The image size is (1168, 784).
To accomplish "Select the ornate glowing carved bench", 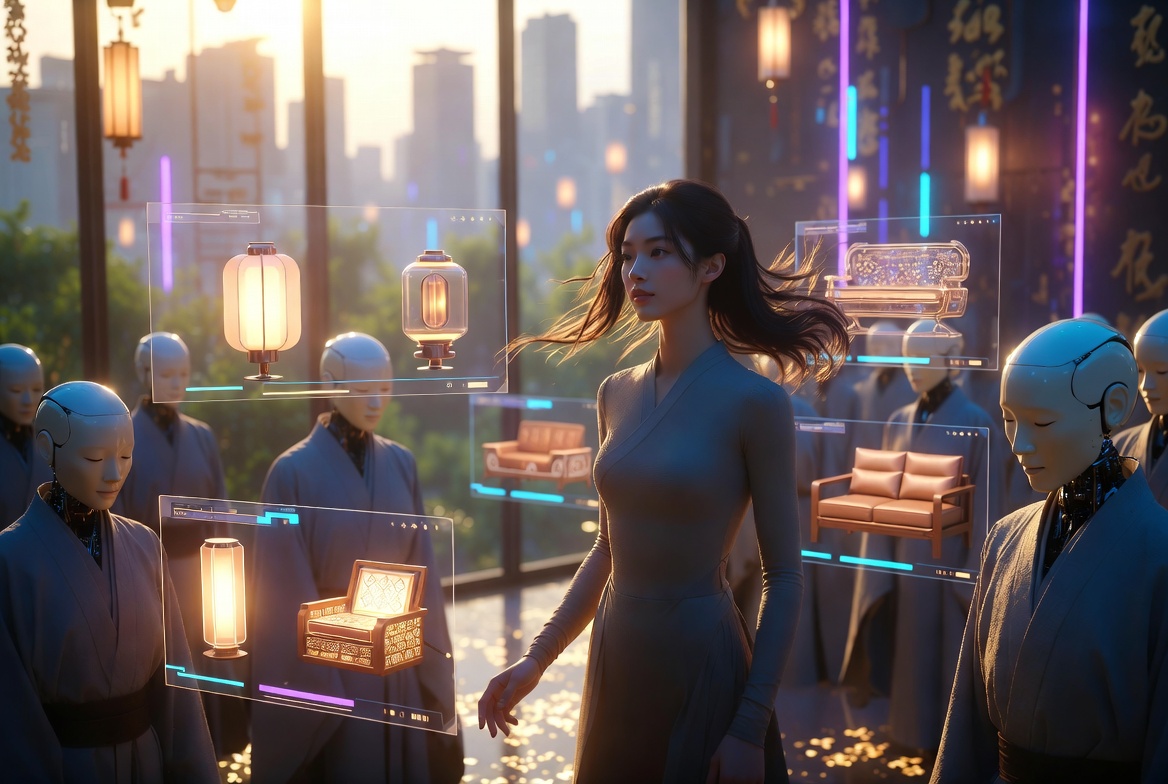I will pyautogui.click(x=898, y=277).
